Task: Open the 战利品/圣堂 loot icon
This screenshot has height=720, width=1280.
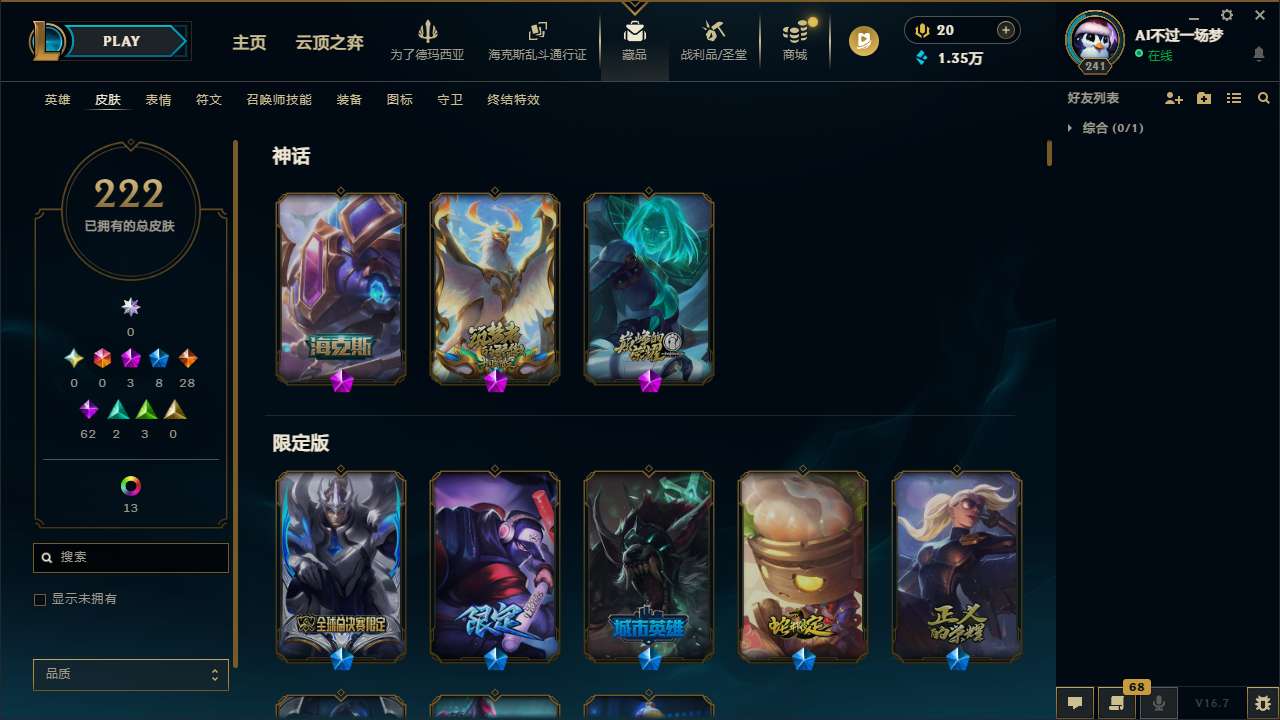Action: pos(713,40)
